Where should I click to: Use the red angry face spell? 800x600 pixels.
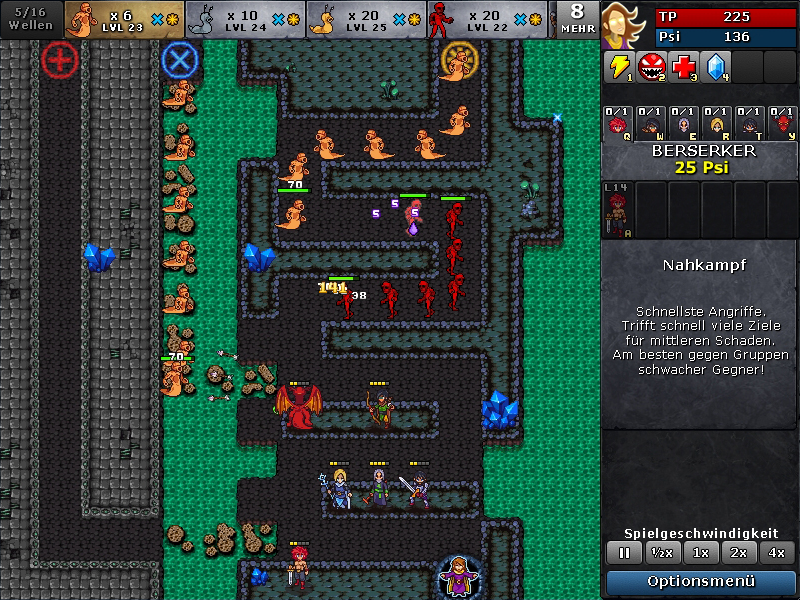click(650, 67)
